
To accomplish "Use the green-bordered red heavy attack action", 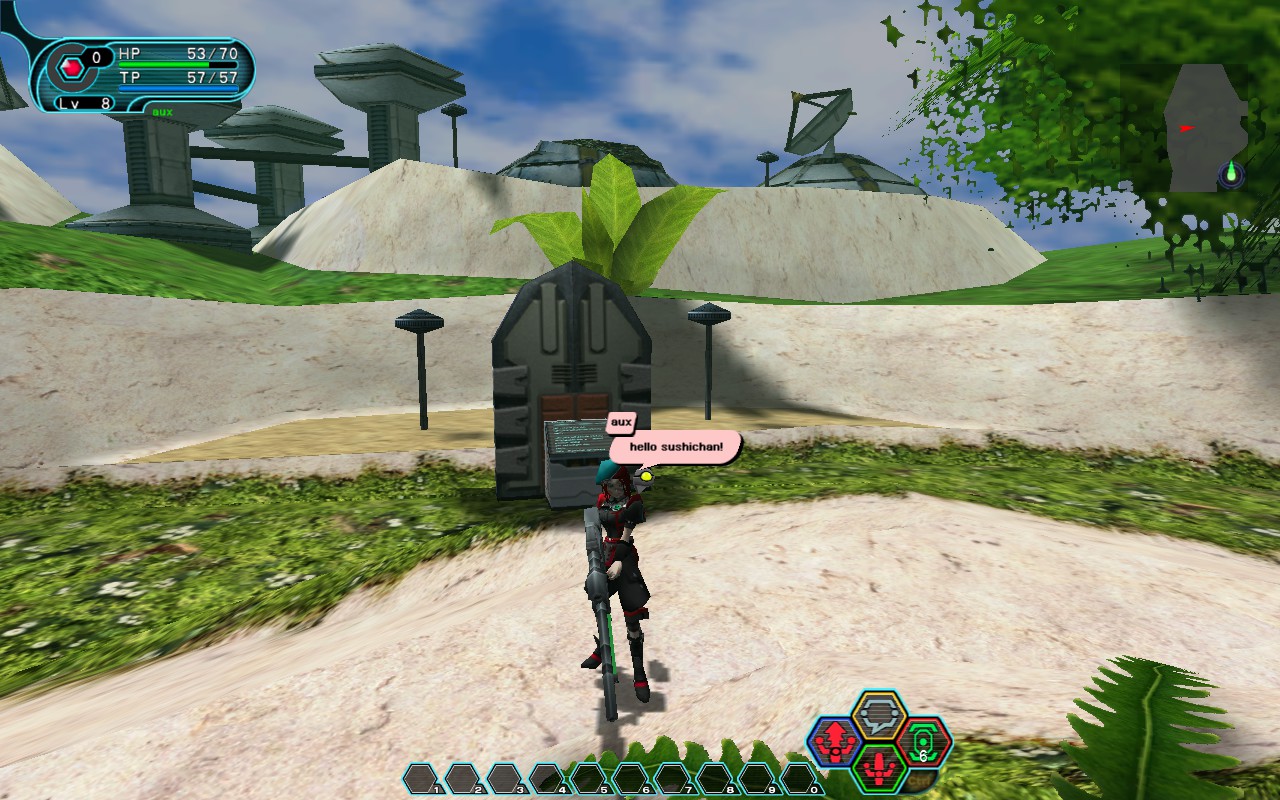I will (879, 768).
